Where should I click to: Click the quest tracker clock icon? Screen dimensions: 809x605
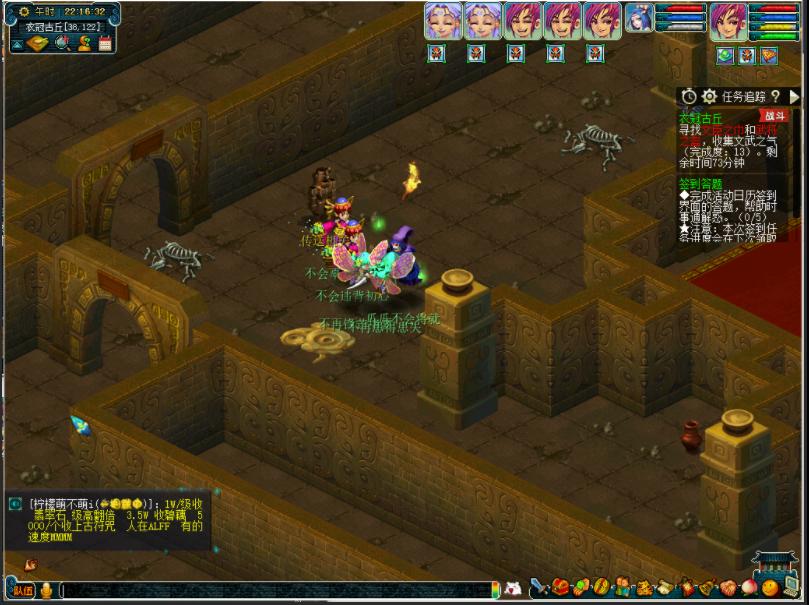[x=689, y=97]
